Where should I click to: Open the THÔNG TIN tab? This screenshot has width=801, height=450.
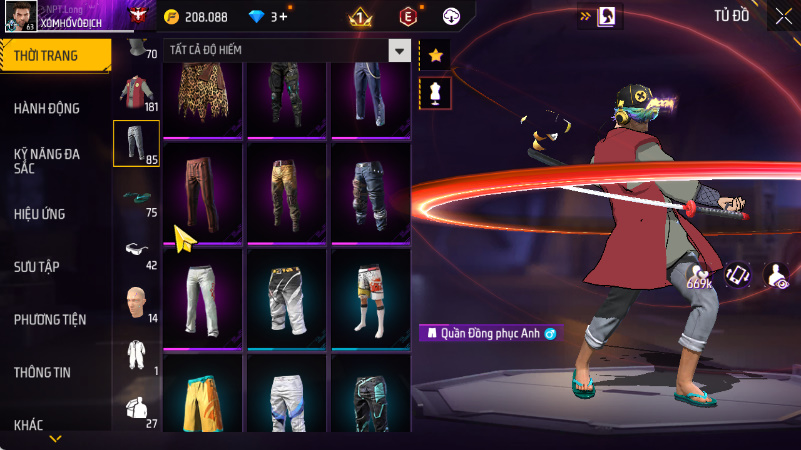pyautogui.click(x=42, y=372)
